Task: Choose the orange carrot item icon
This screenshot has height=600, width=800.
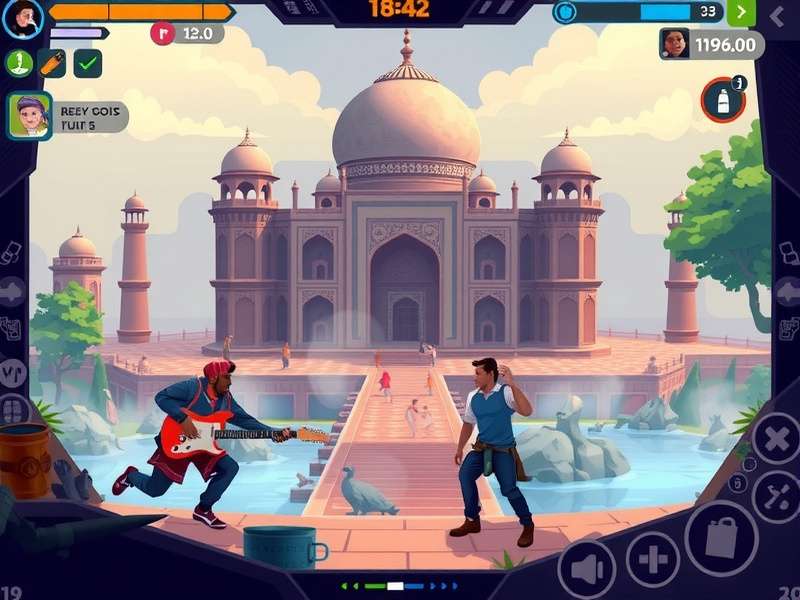Action: pyautogui.click(x=52, y=63)
